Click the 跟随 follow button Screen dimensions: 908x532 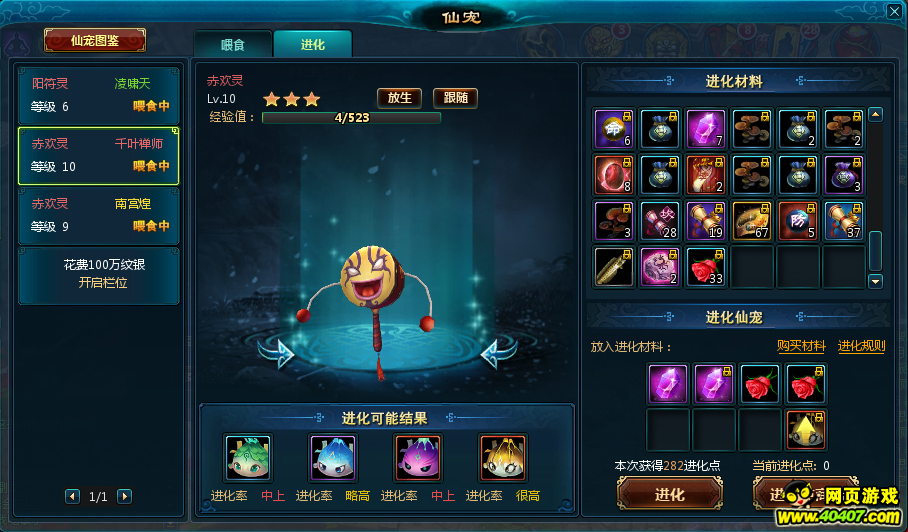455,98
